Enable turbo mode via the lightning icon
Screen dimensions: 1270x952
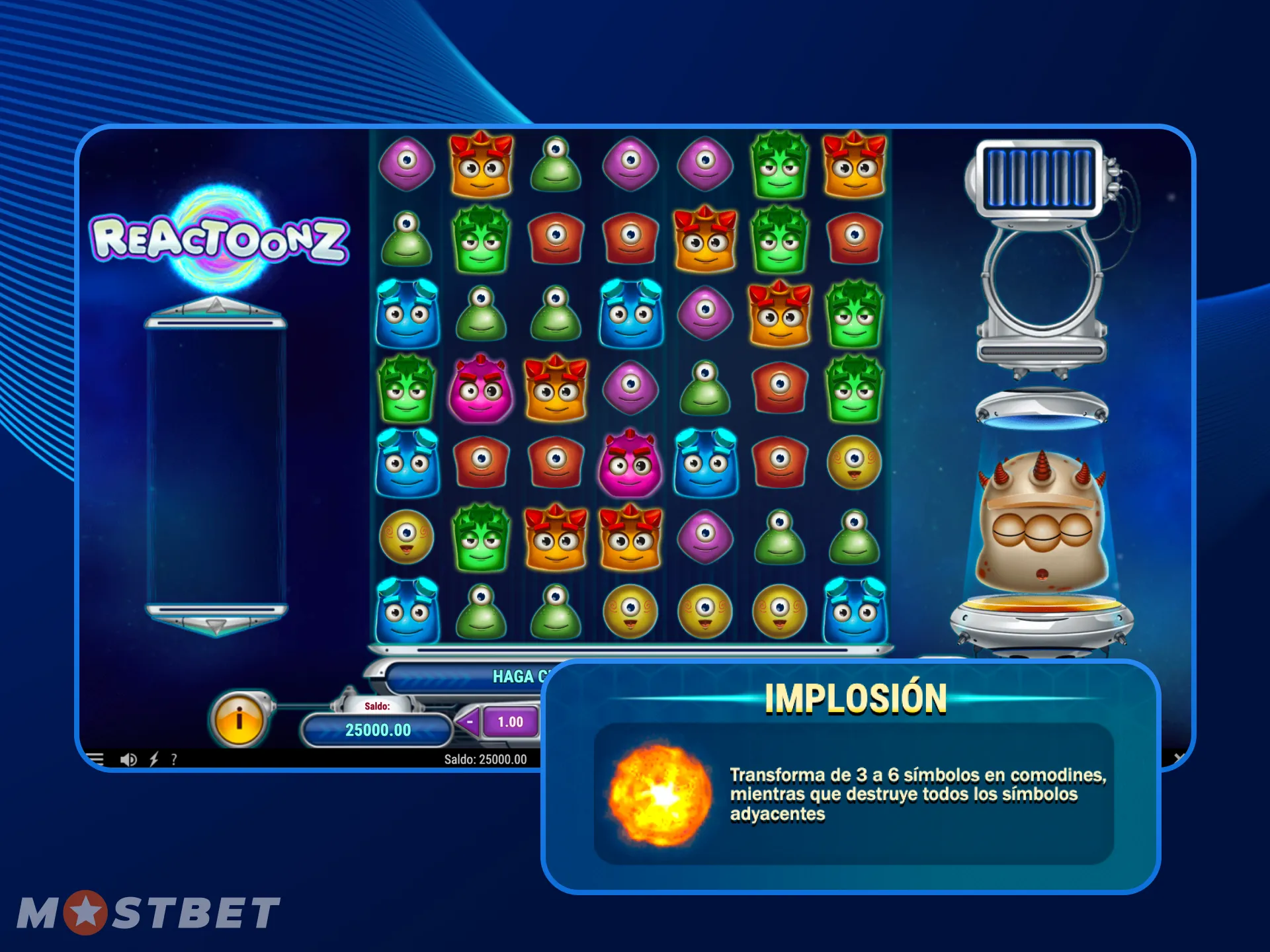click(153, 760)
